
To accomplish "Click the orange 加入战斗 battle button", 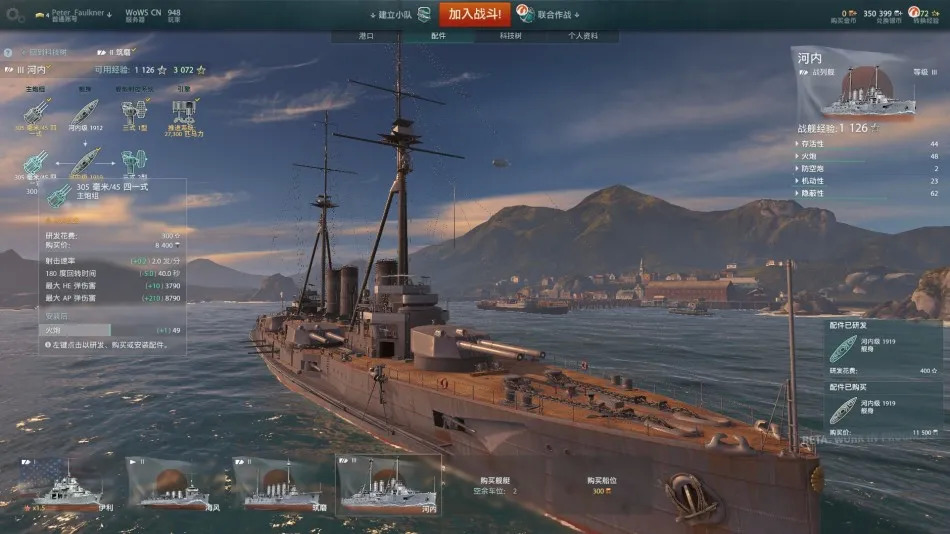I will click(477, 14).
